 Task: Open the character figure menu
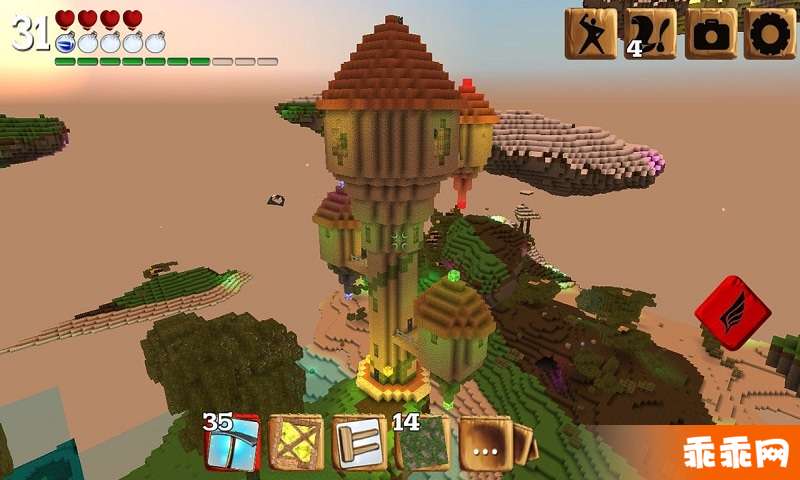pos(590,34)
